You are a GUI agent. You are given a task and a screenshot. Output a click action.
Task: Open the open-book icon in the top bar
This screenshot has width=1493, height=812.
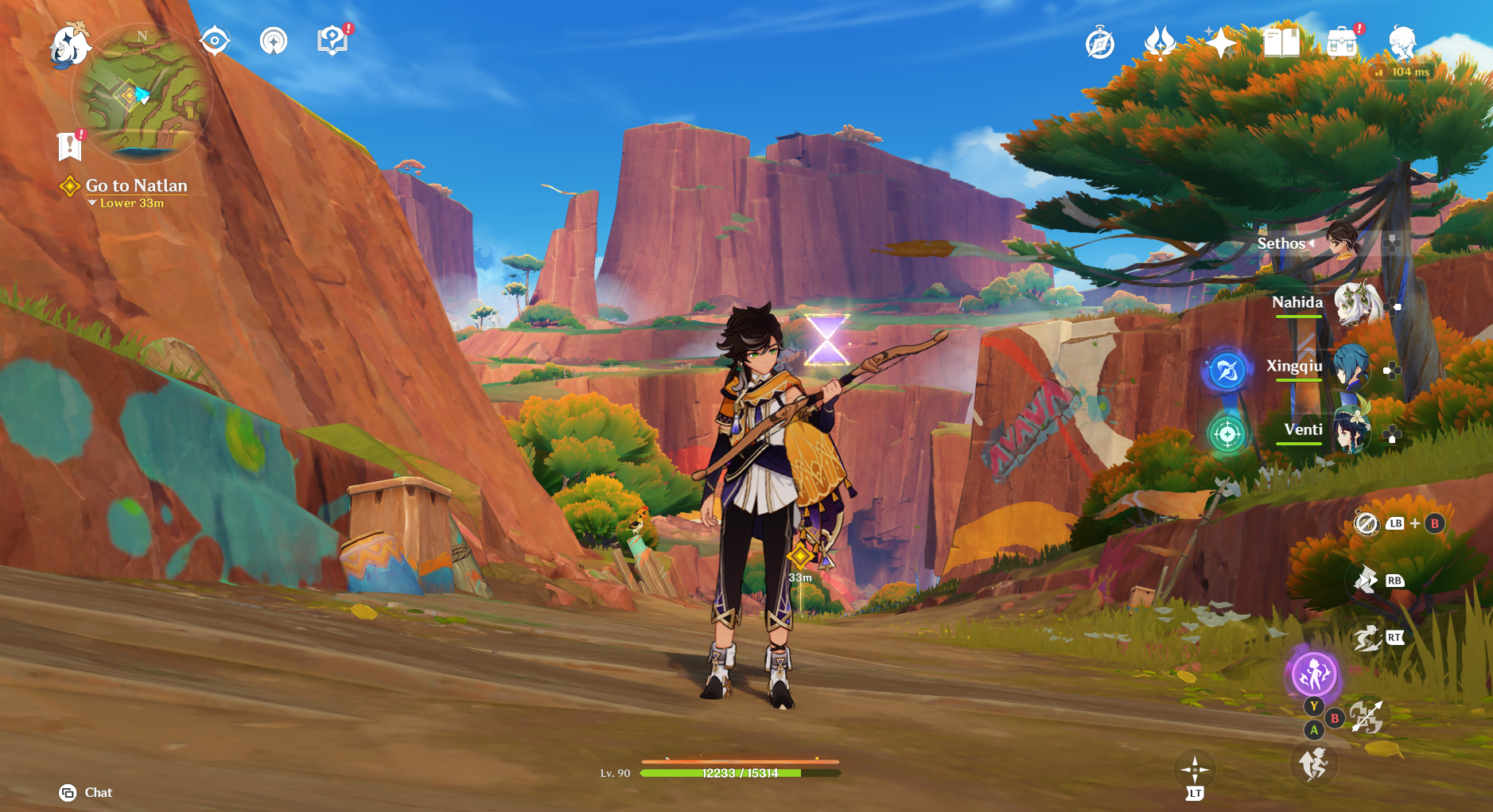tap(1281, 43)
